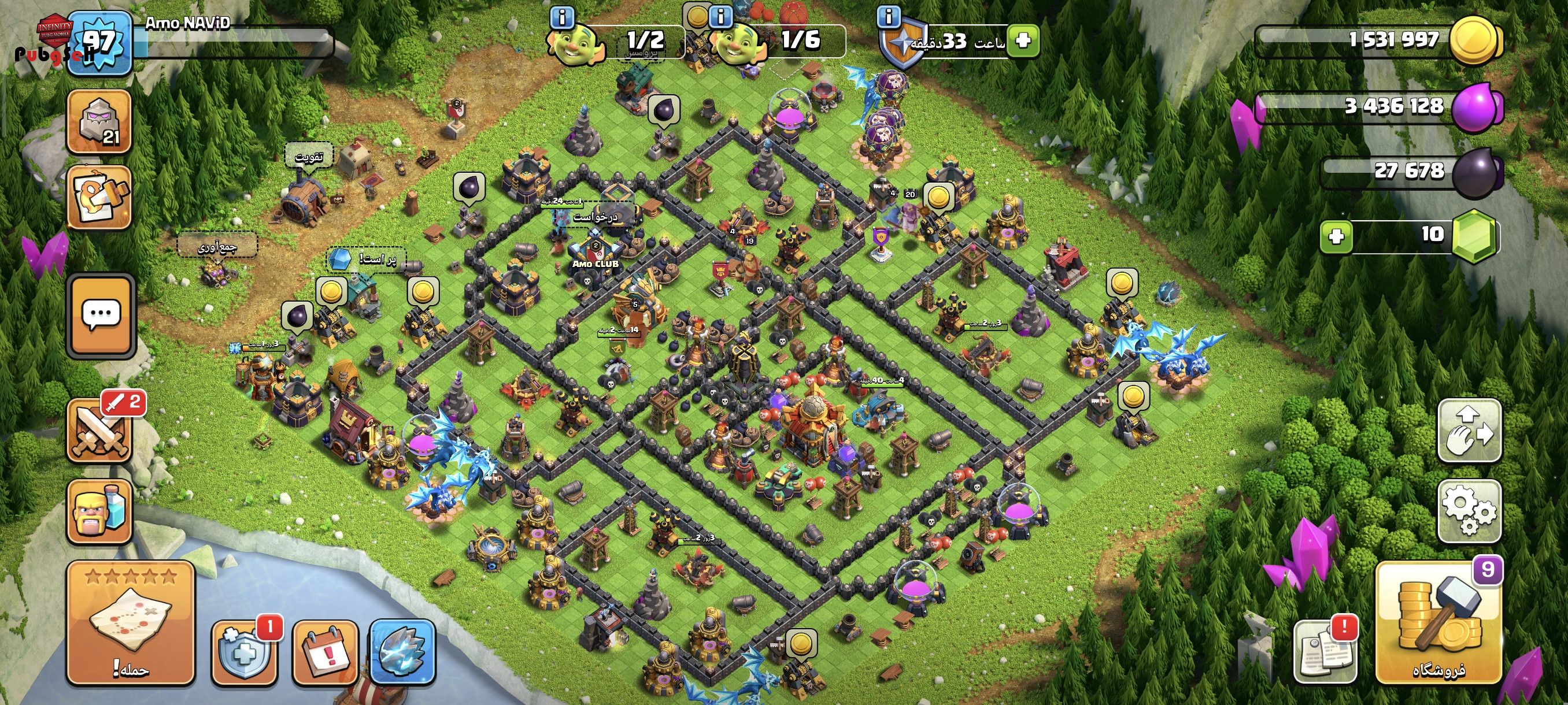
Task: Open the barbarian army overview button
Action: point(99,511)
